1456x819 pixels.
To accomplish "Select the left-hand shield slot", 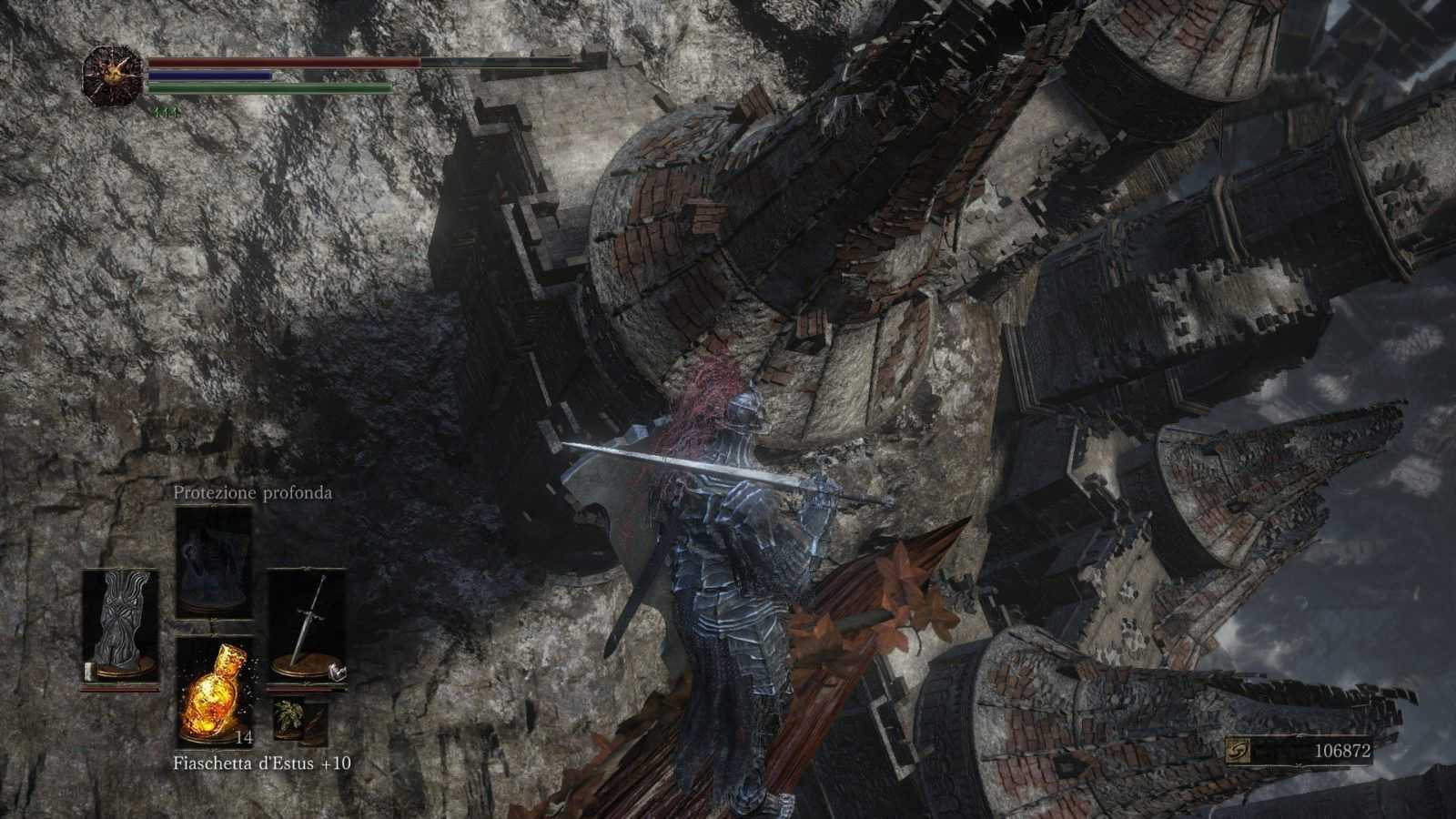I will (x=120, y=627).
